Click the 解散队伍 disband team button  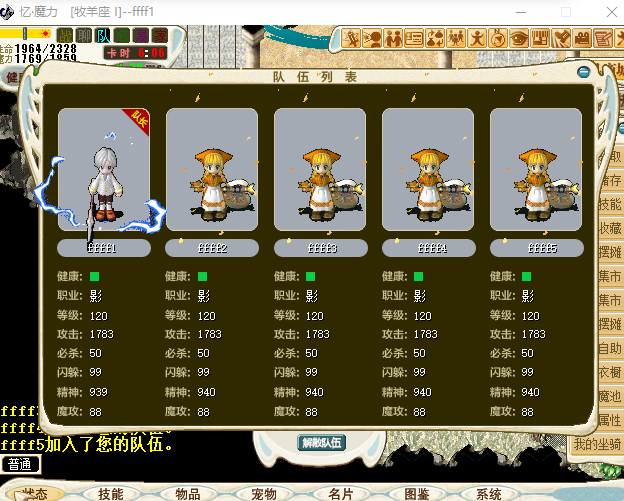coord(321,442)
